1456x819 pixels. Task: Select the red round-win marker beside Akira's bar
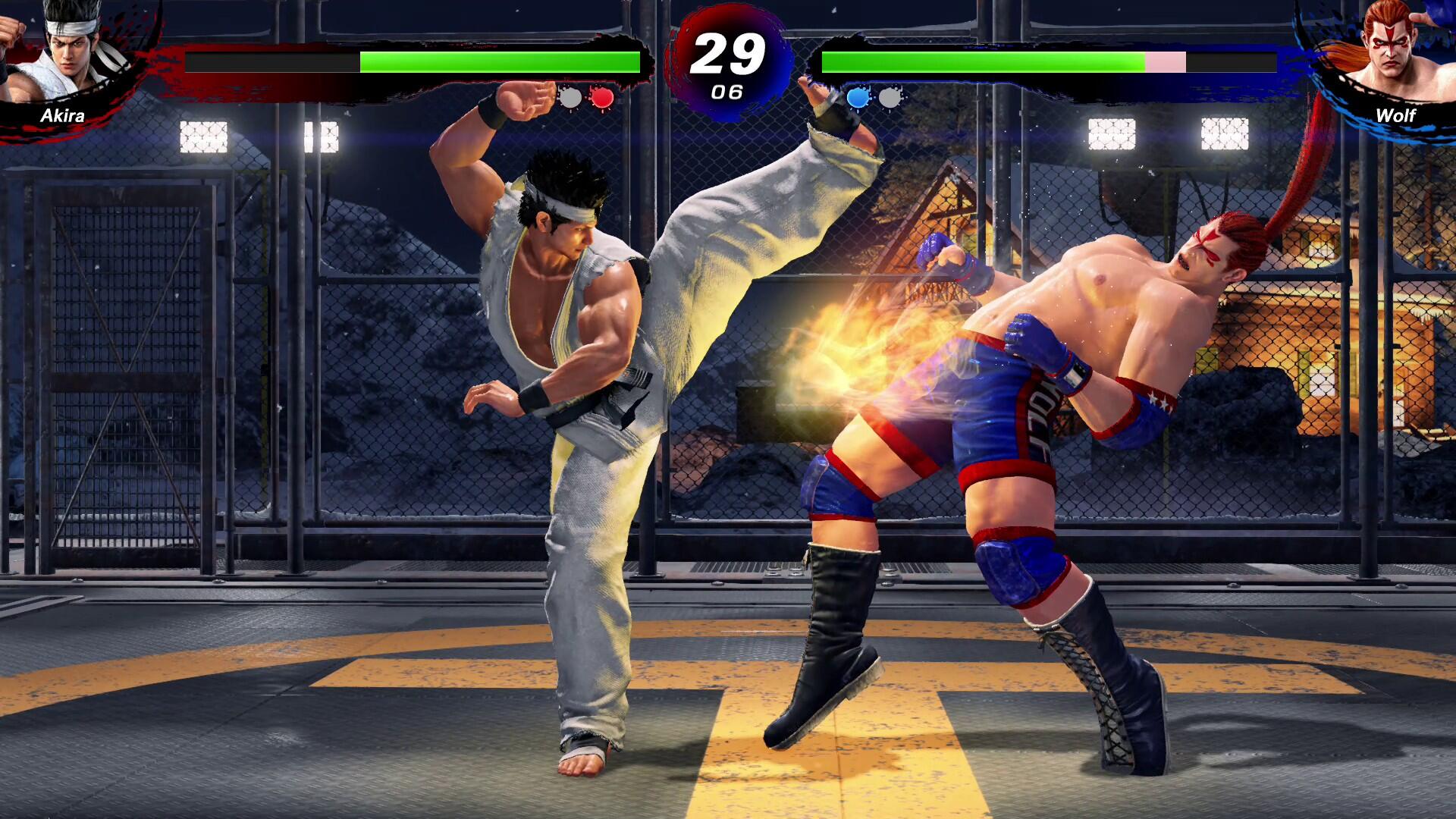coord(601,99)
